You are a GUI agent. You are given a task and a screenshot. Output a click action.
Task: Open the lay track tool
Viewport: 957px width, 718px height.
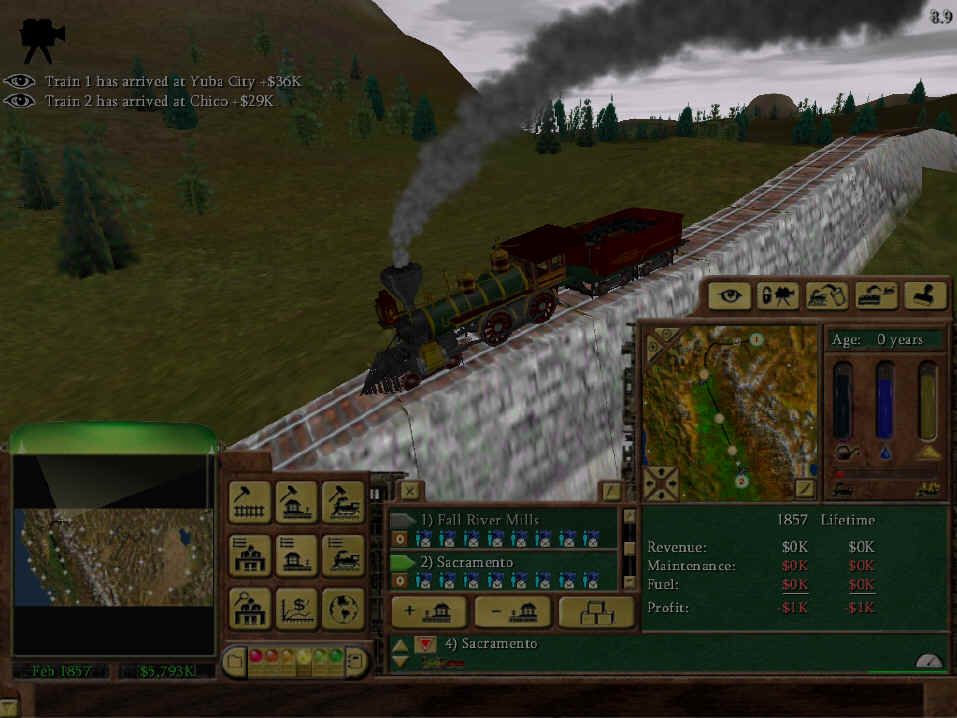point(250,502)
